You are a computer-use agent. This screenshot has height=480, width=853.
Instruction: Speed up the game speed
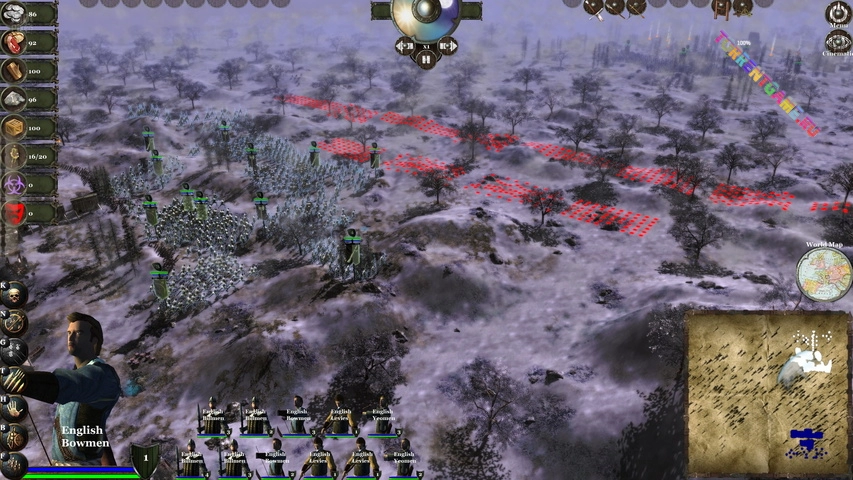447,46
